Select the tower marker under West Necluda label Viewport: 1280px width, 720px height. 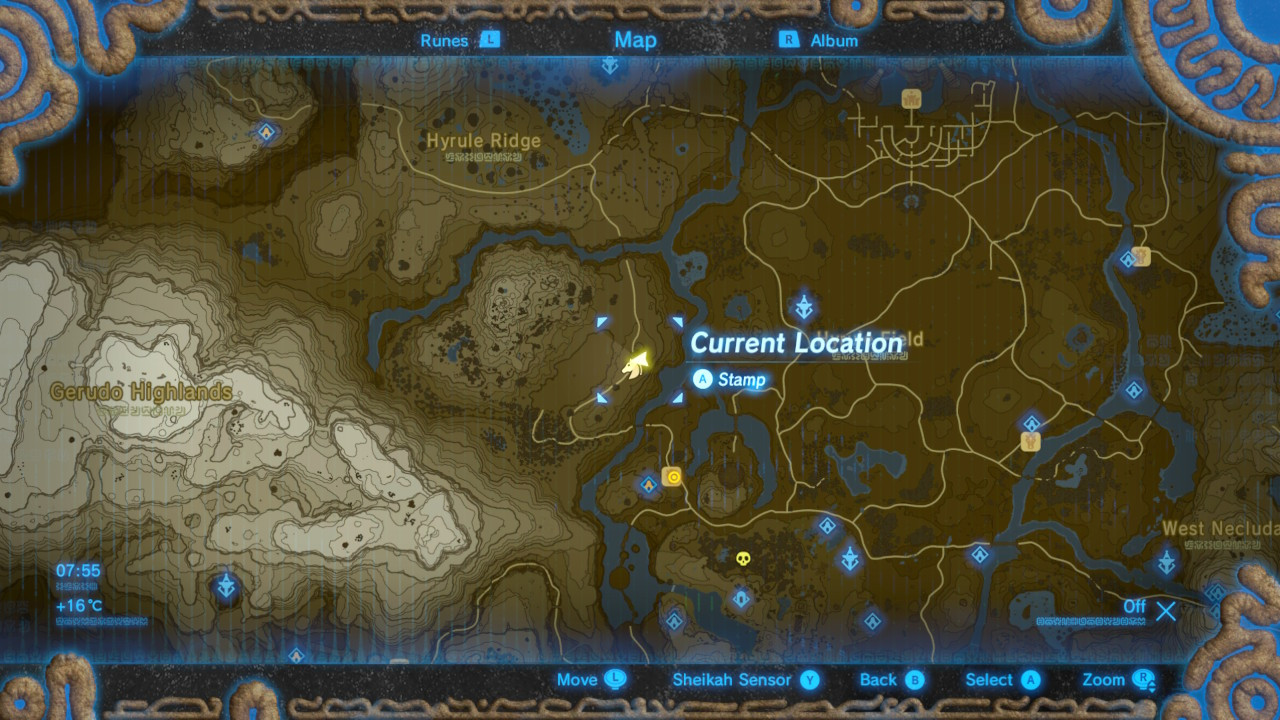click(1167, 561)
